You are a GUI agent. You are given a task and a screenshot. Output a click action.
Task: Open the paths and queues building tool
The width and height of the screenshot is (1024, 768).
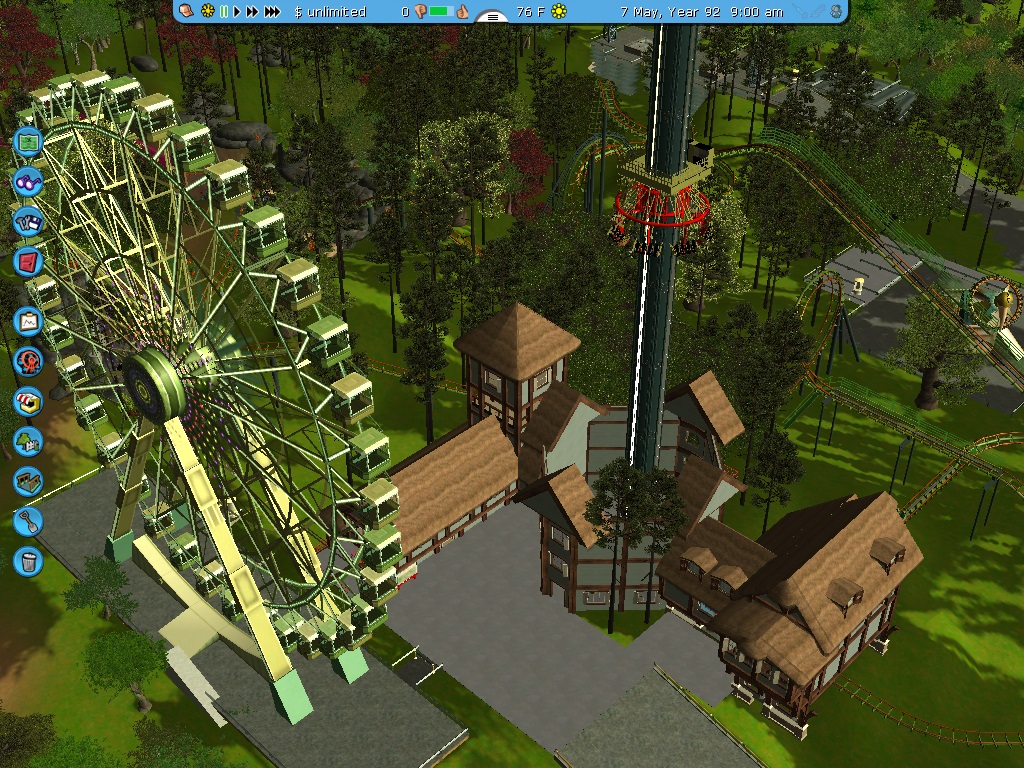(x=27, y=481)
